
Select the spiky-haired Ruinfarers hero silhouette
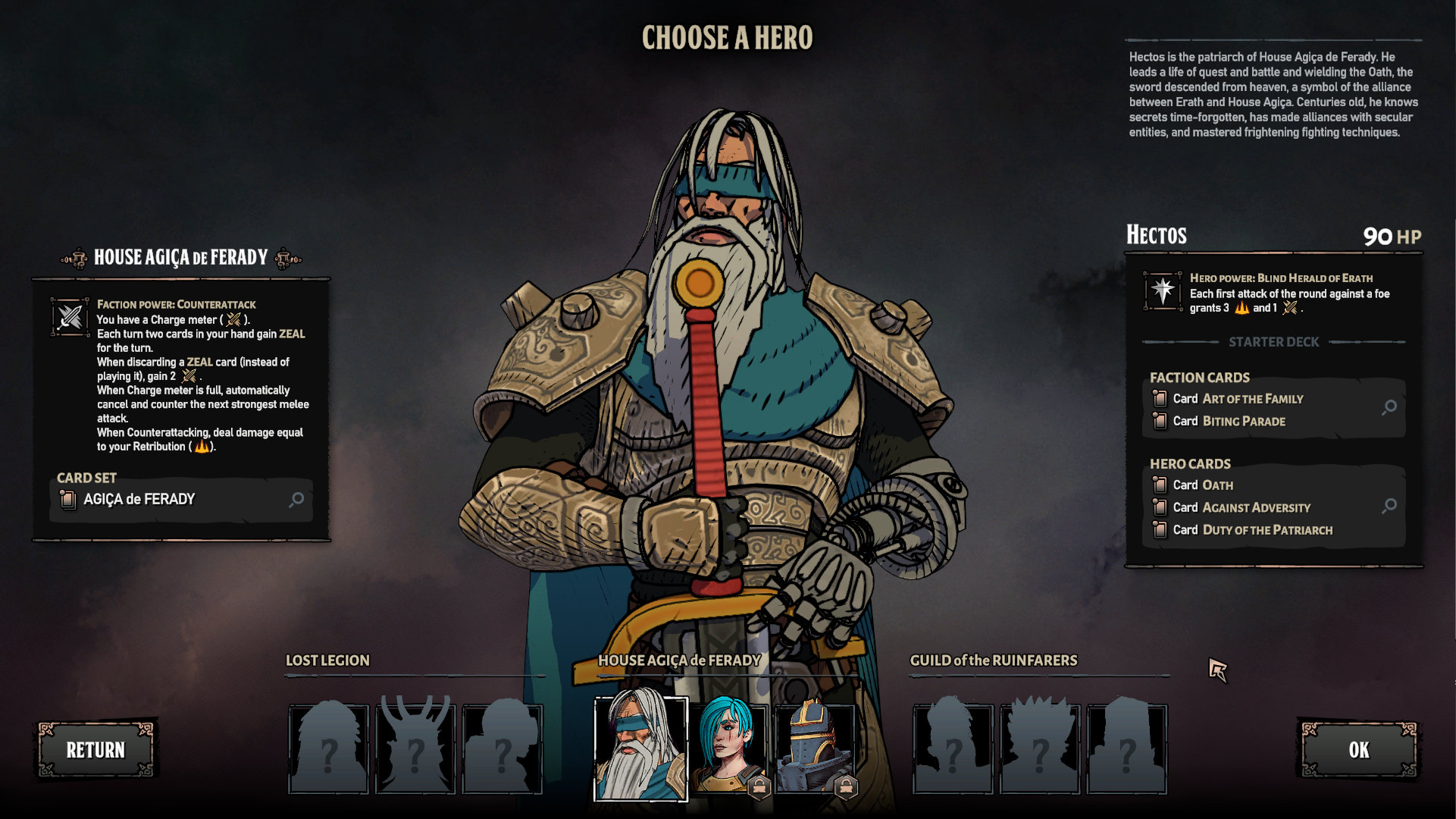tap(1040, 748)
